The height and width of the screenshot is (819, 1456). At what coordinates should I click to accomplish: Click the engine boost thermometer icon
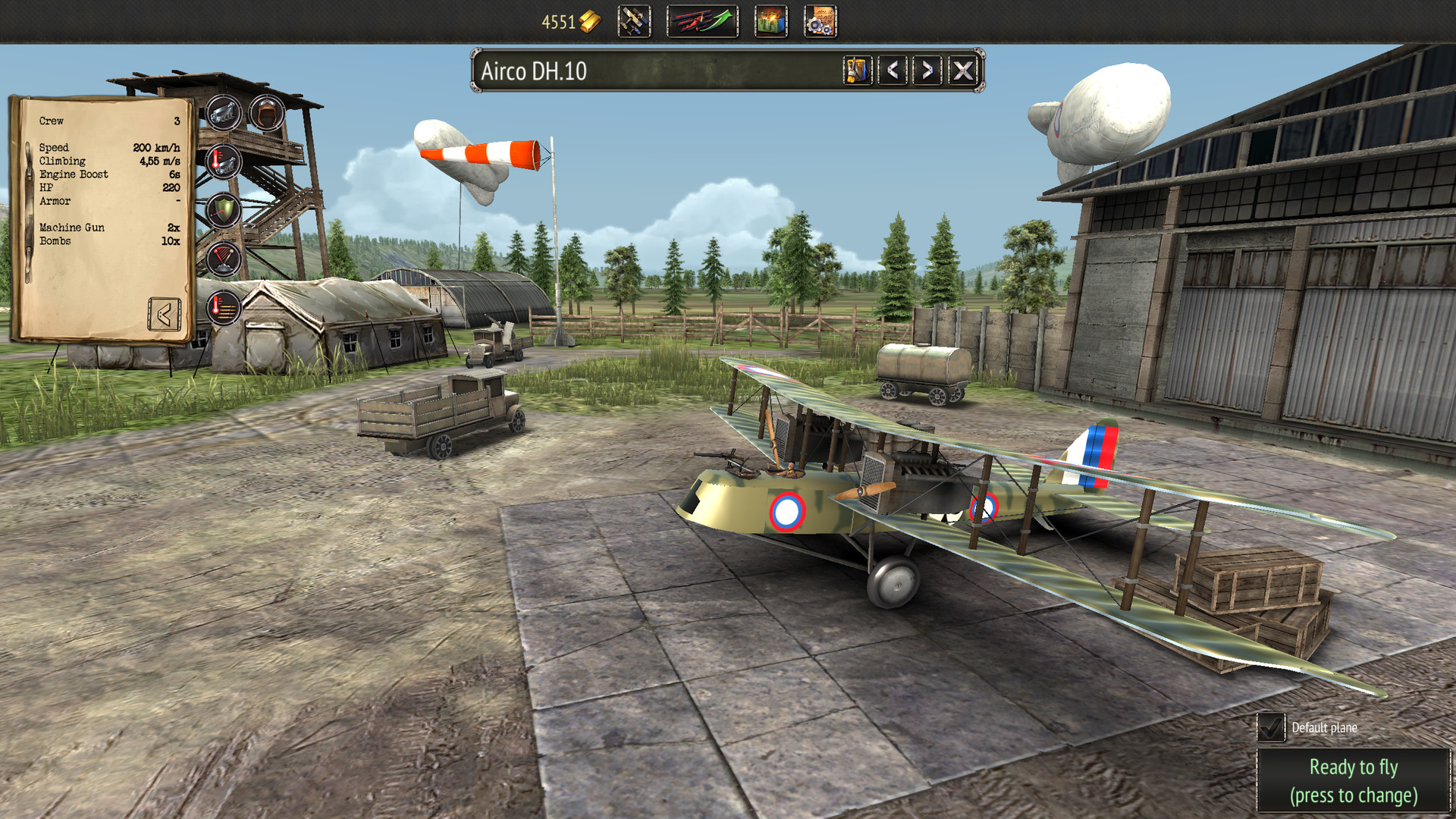223,161
